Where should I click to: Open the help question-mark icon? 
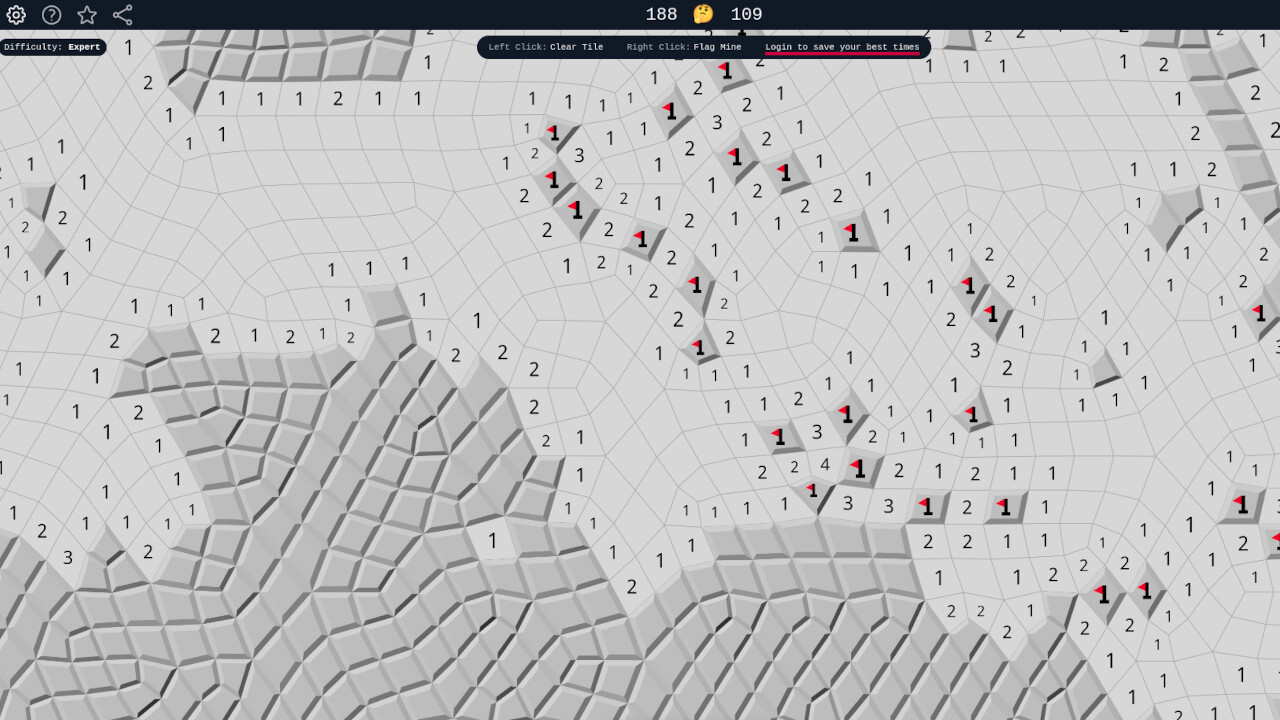tap(50, 15)
